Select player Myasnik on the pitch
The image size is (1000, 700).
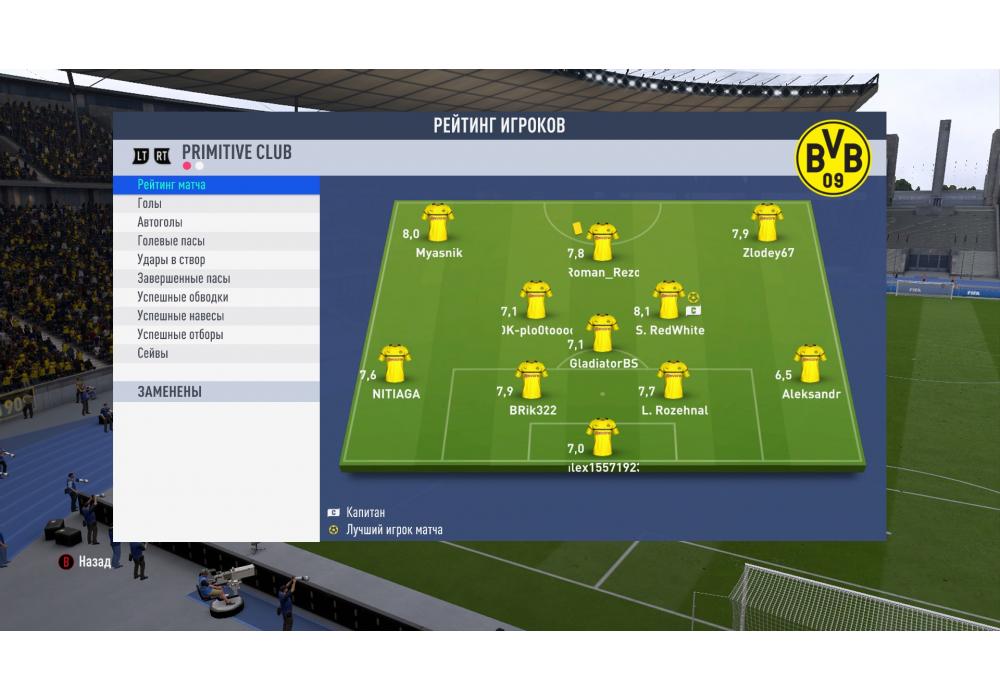[438, 224]
